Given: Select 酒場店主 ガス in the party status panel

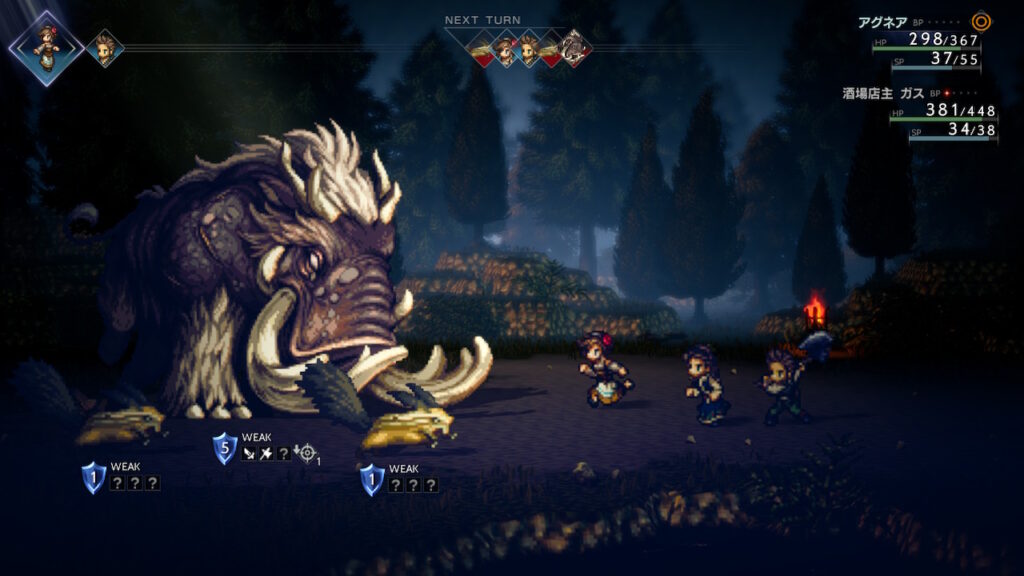Looking at the screenshot, I should pos(882,92).
